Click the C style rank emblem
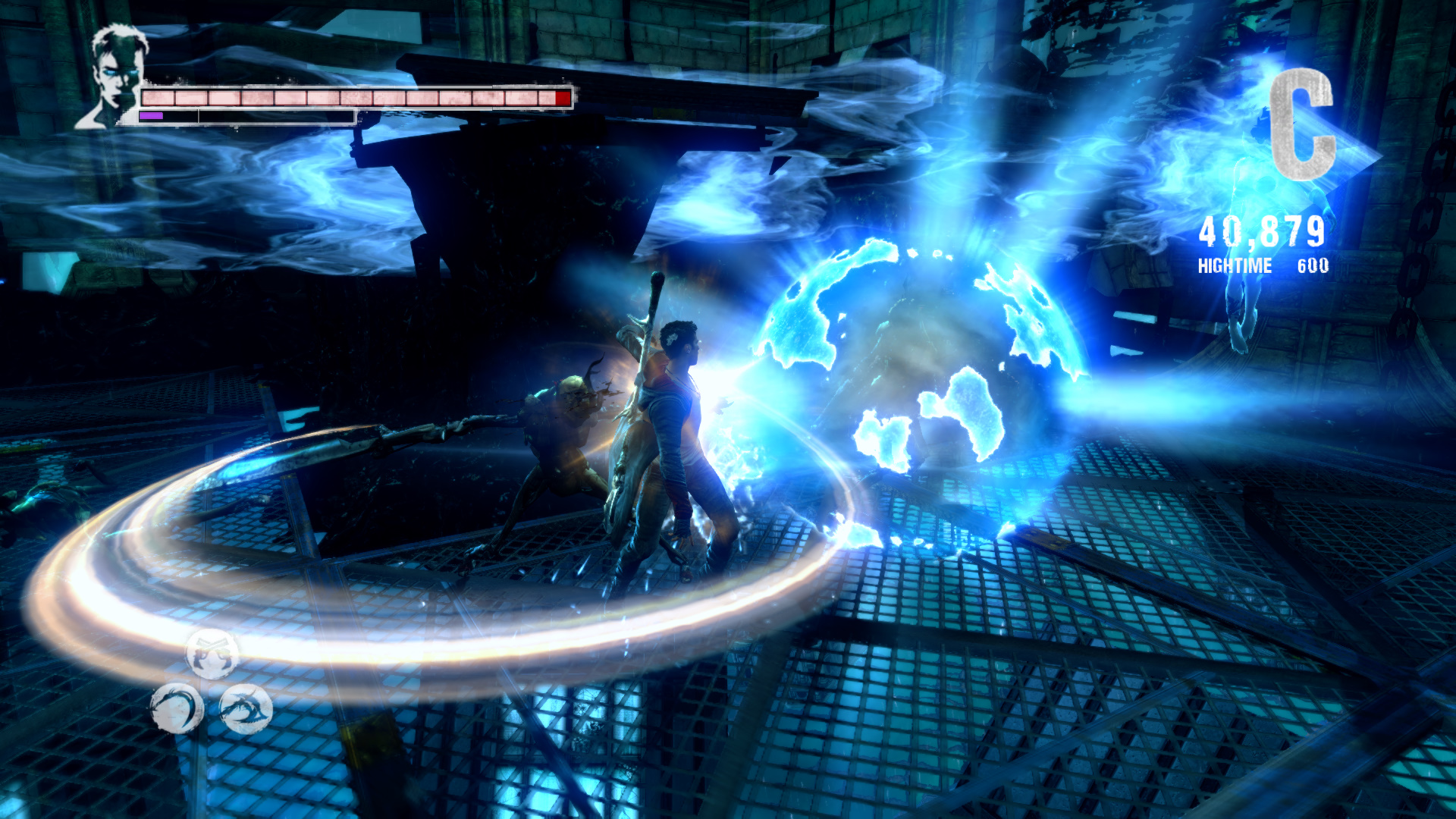1456x819 pixels. click(x=1301, y=124)
